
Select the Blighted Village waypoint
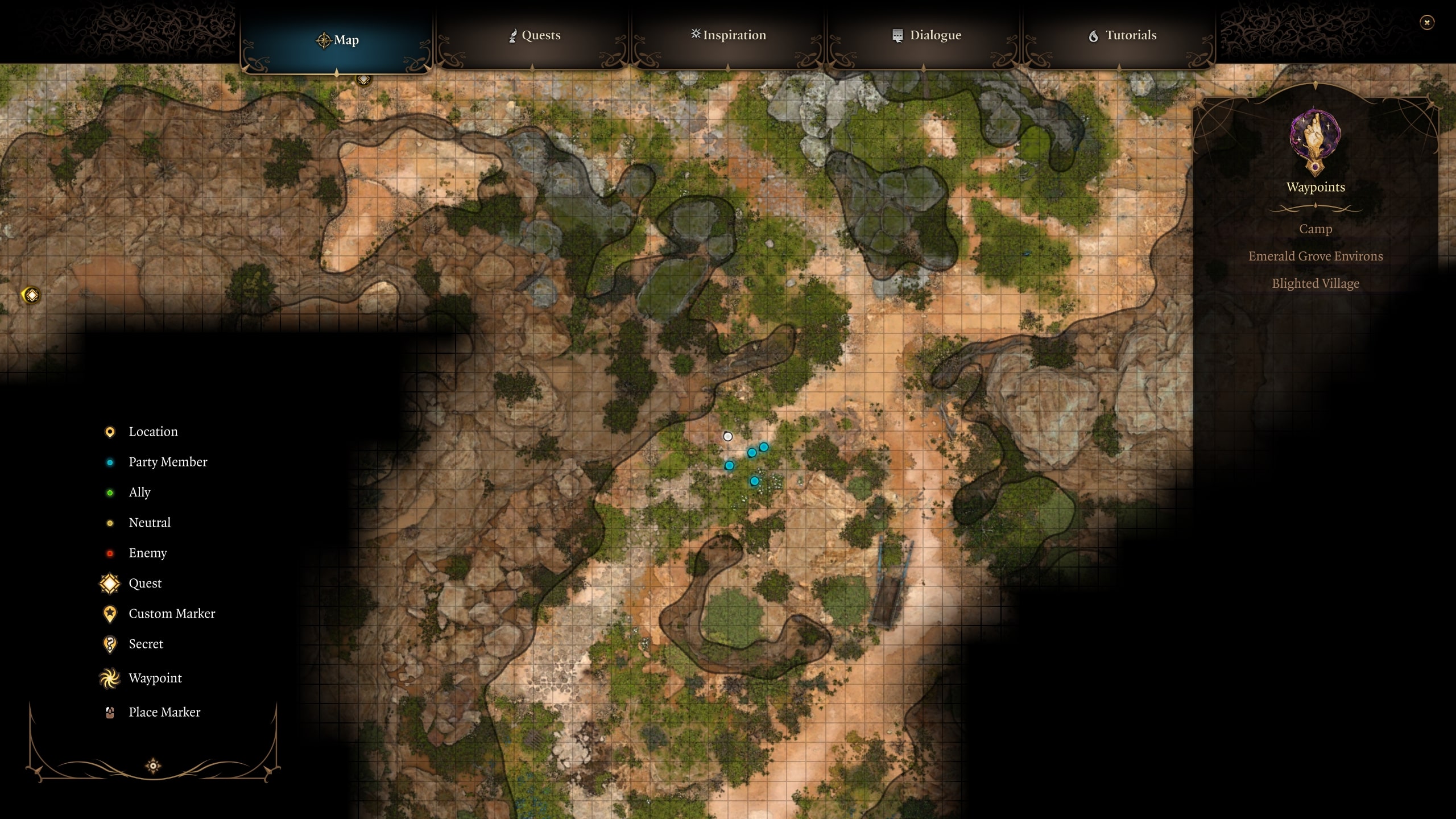pyautogui.click(x=1315, y=283)
